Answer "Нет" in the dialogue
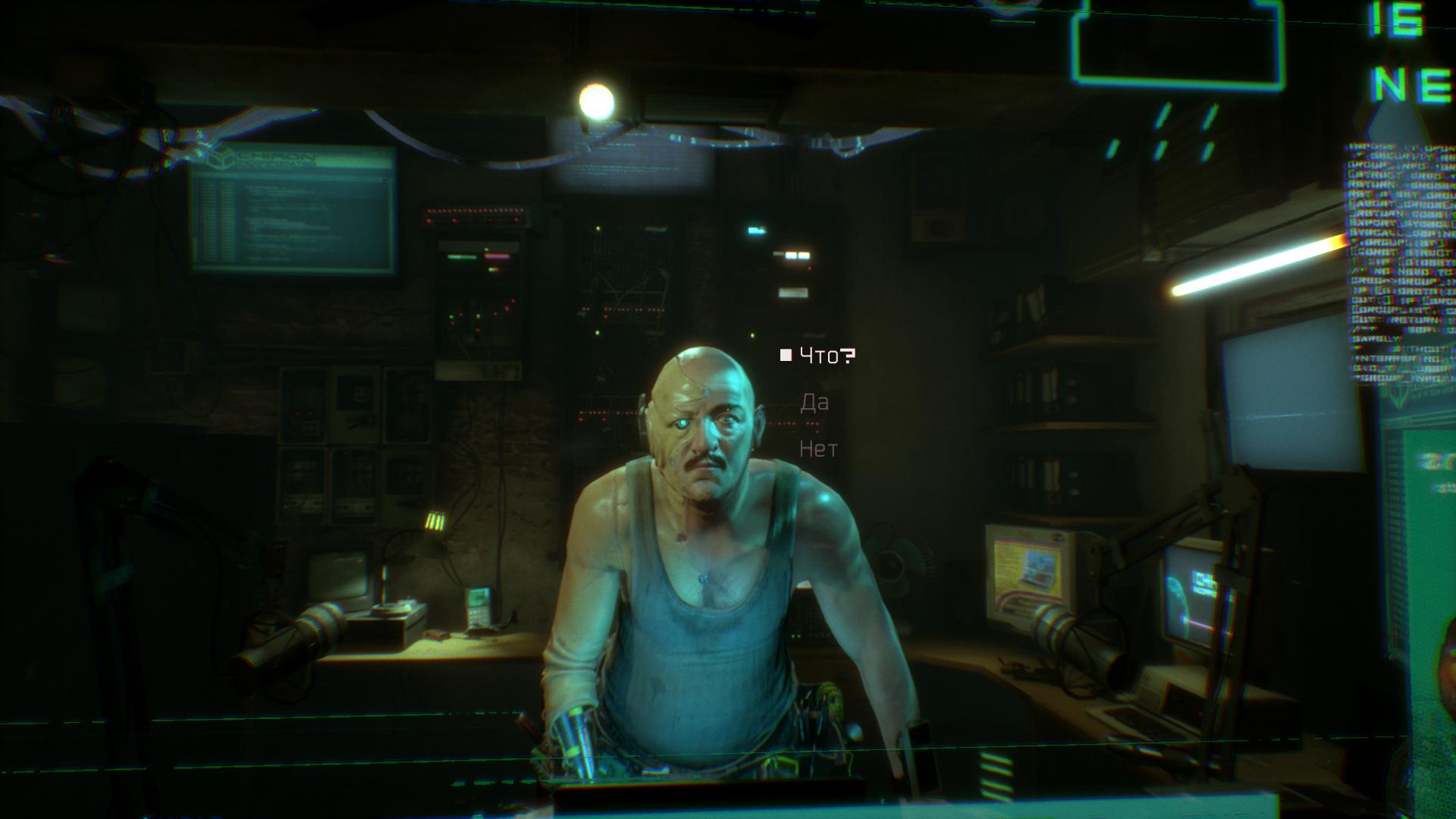This screenshot has width=1456, height=819. pyautogui.click(x=818, y=450)
